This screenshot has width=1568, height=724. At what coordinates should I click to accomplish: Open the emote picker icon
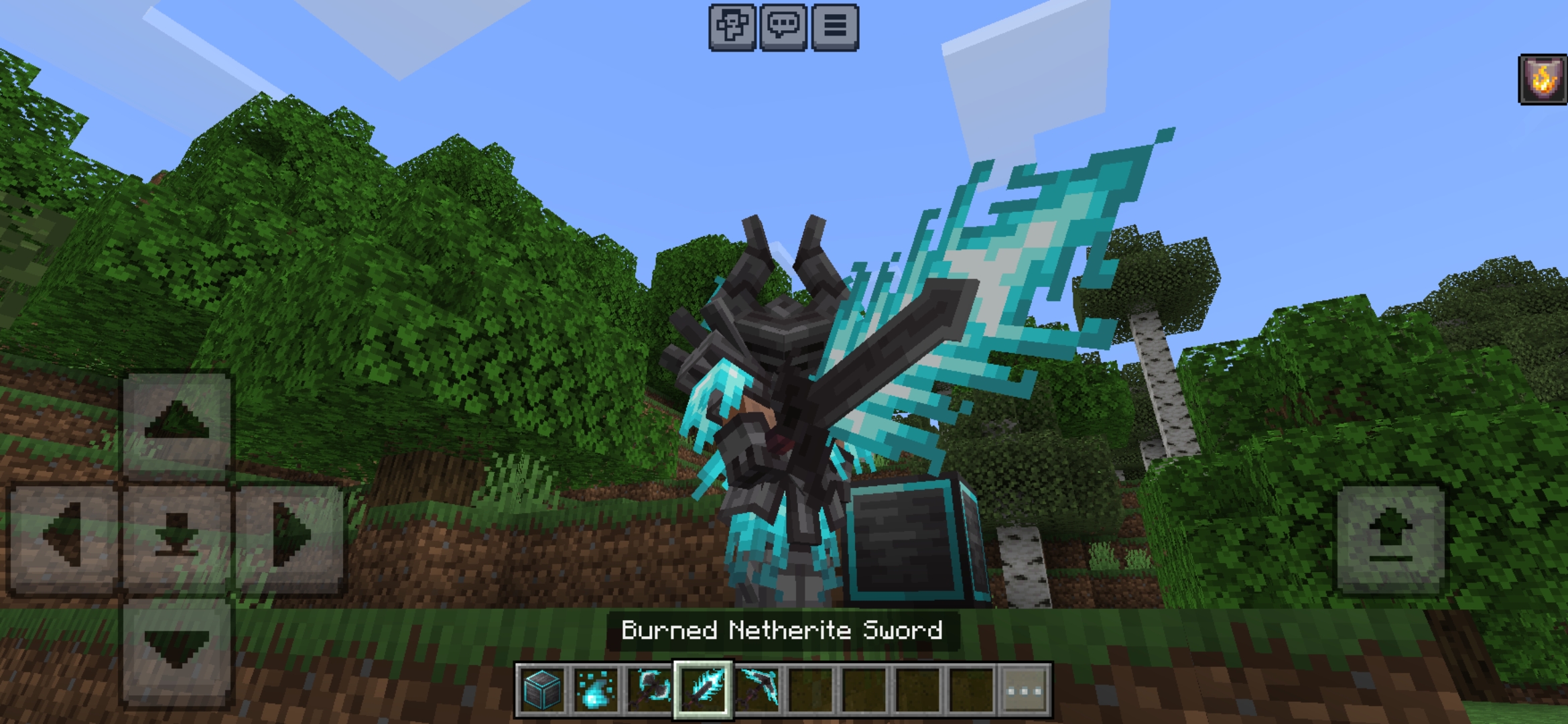(733, 28)
